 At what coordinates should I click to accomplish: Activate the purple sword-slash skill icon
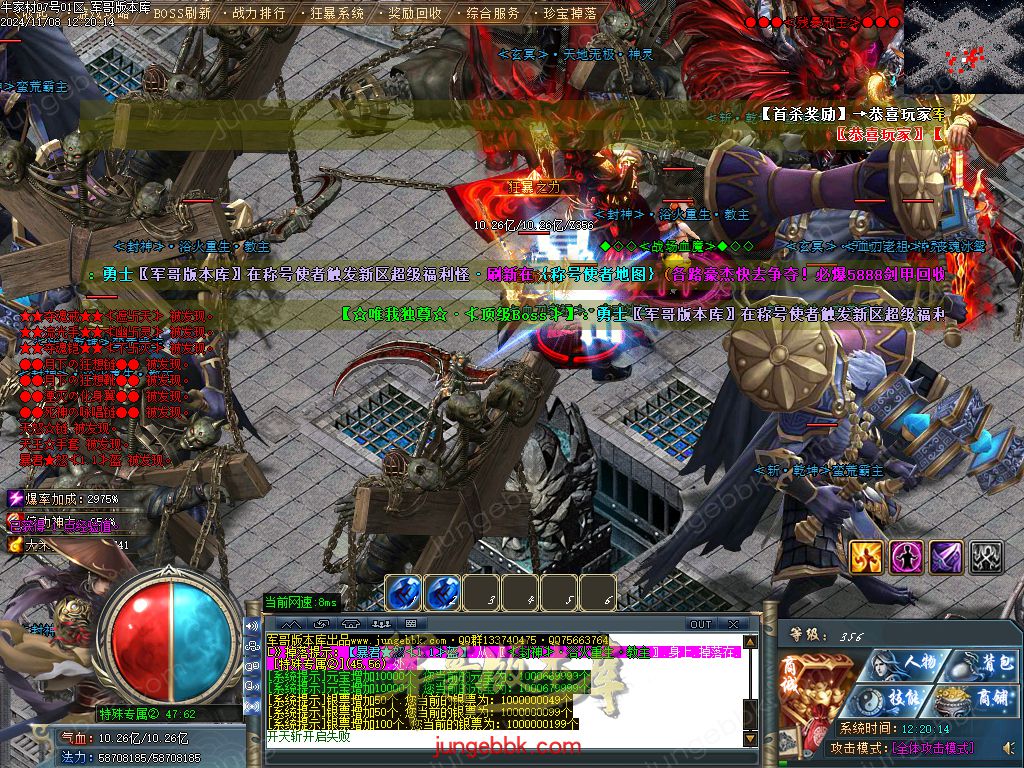946,557
